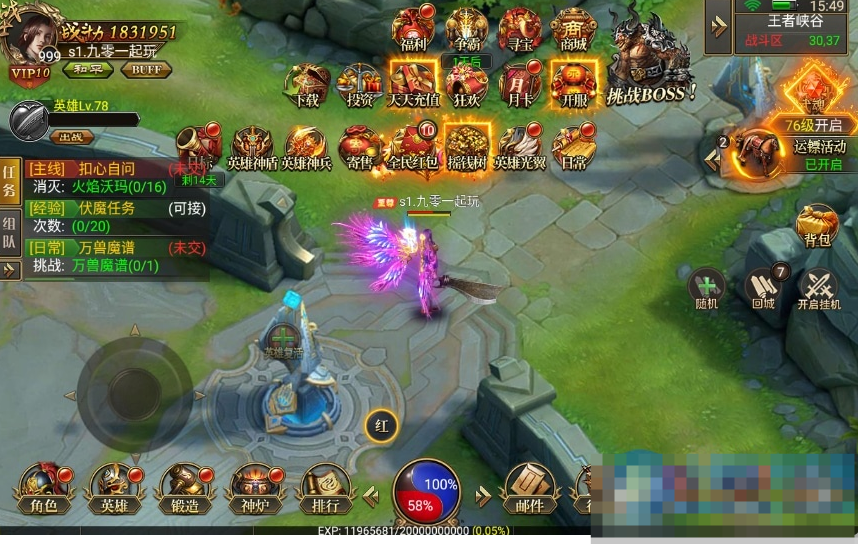
Task: Click the BUFF button under the player name
Action: click(145, 70)
